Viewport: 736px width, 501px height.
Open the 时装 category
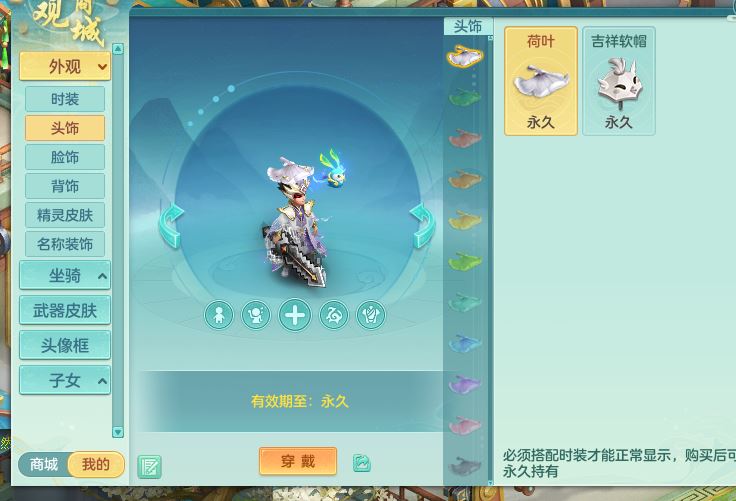pos(65,99)
